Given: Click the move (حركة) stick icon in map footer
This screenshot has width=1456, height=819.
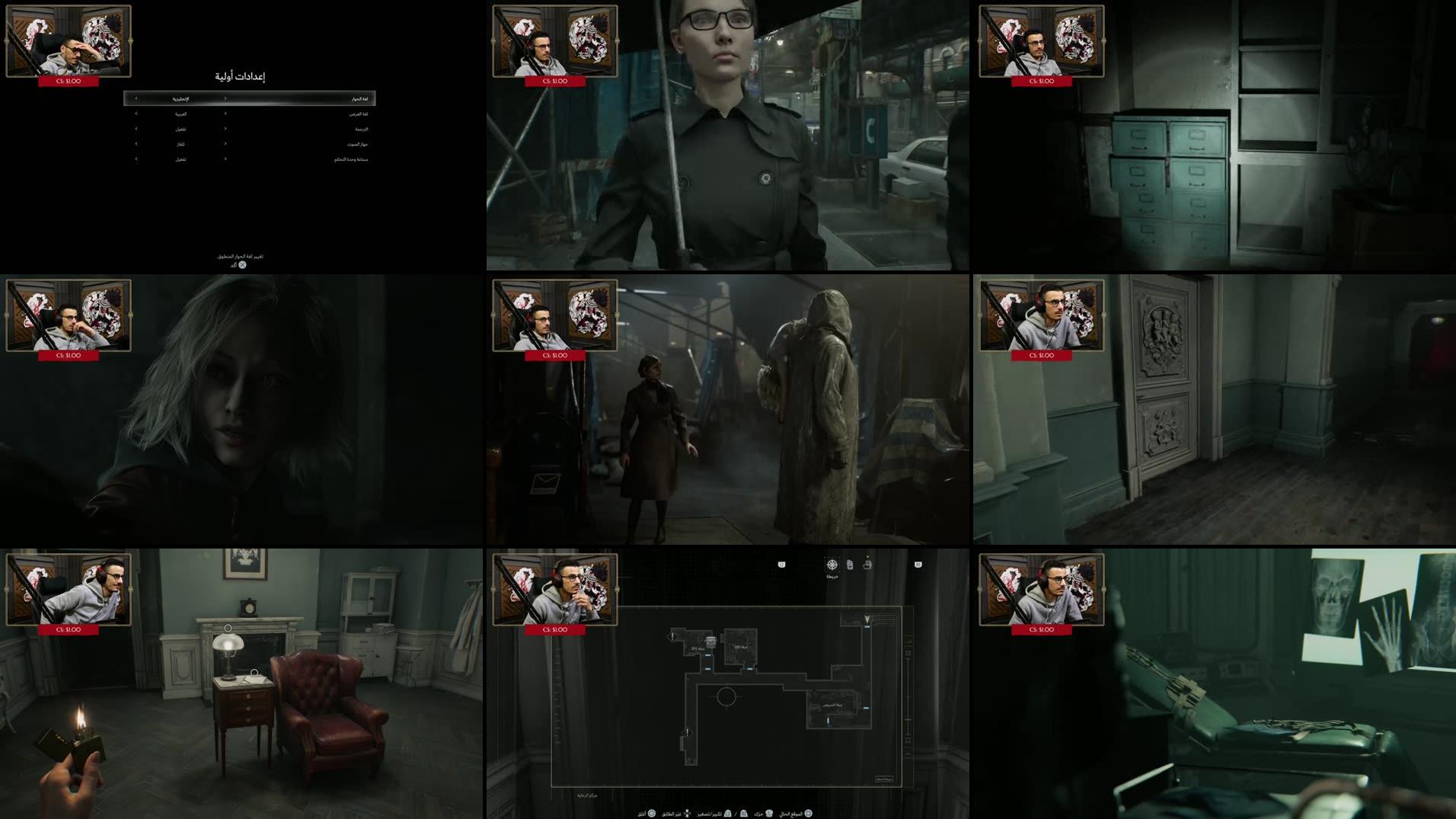Looking at the screenshot, I should pyautogui.click(x=768, y=814).
